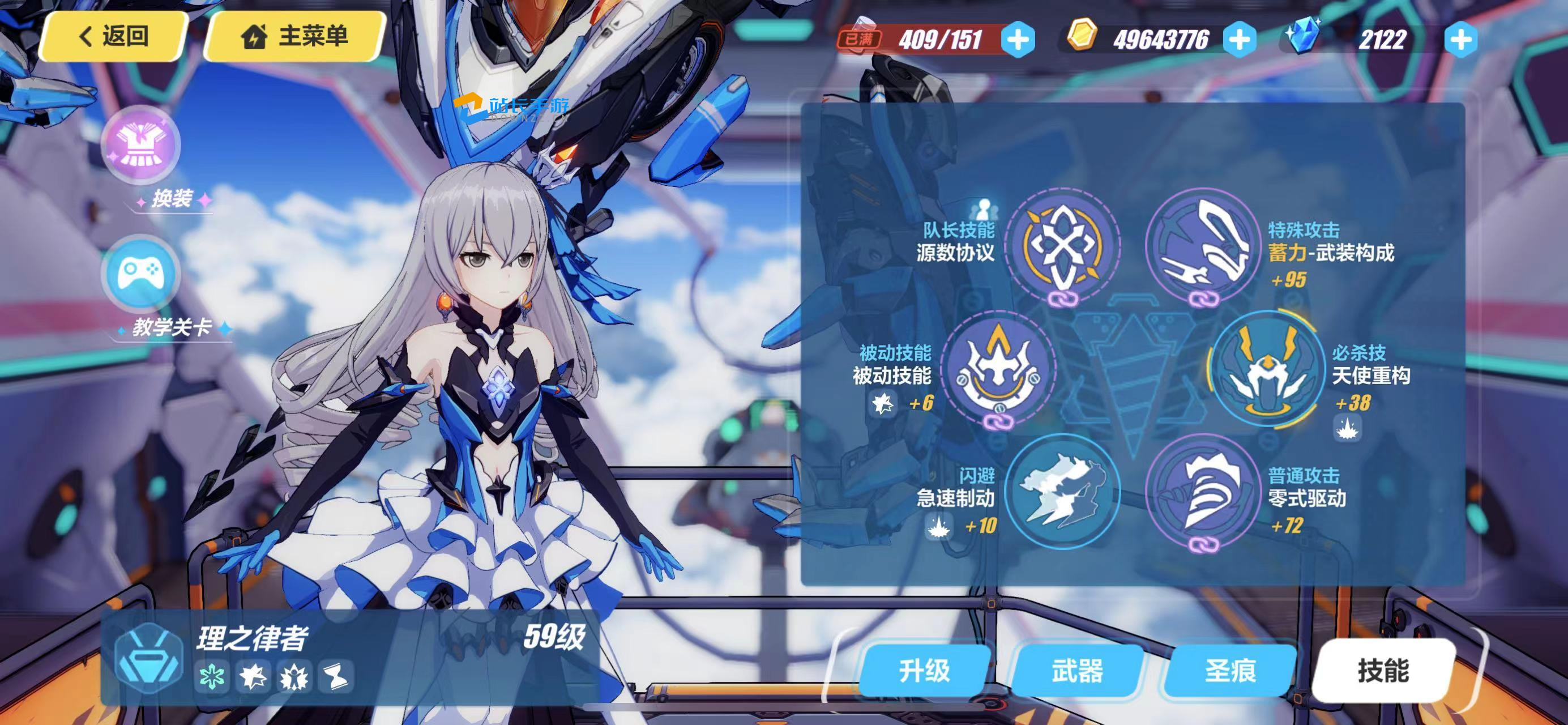1568x725 pixels.
Task: Select the 零式驱动 basic attack icon
Action: tap(1203, 492)
